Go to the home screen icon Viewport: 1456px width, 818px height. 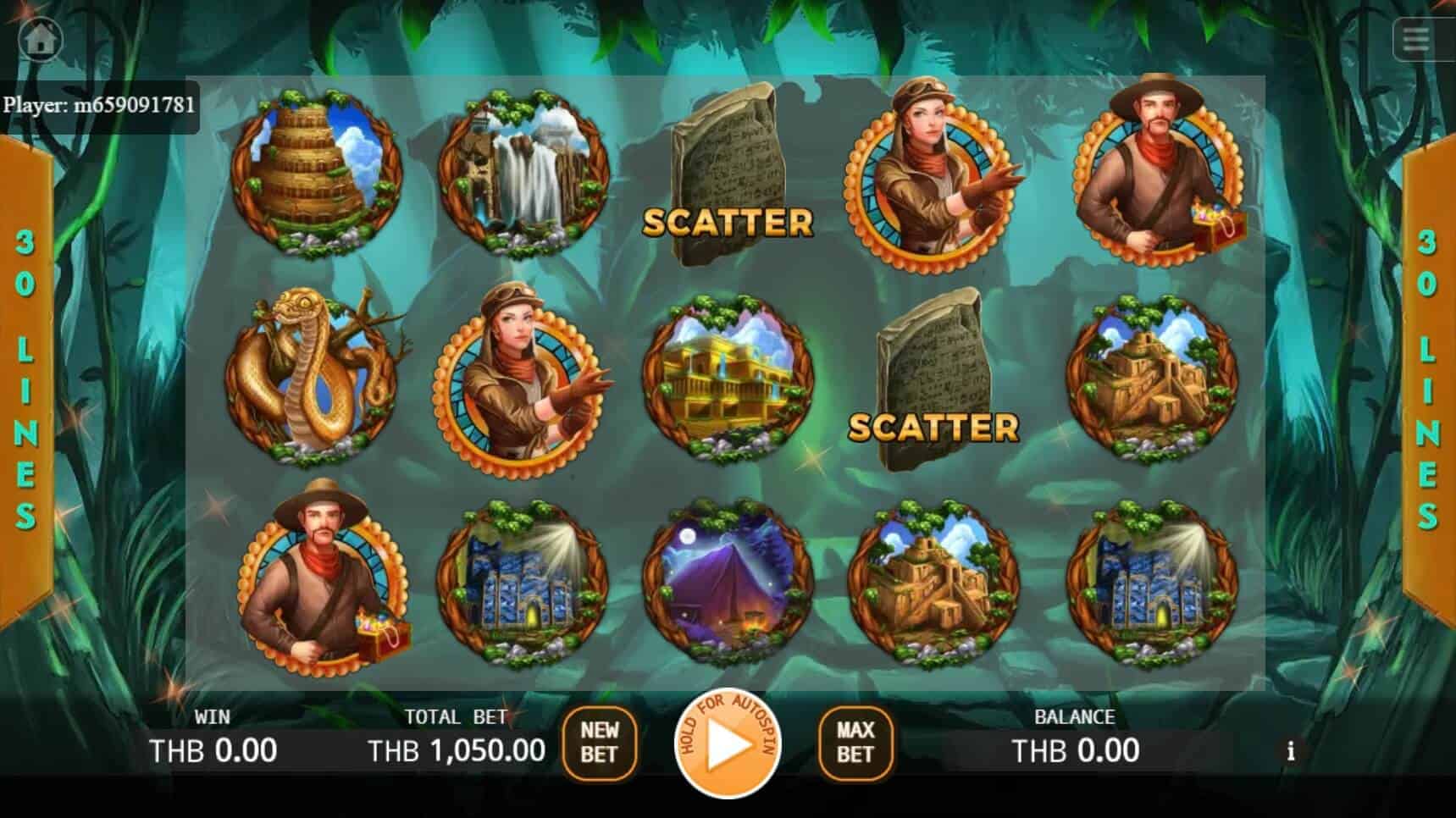pyautogui.click(x=41, y=39)
